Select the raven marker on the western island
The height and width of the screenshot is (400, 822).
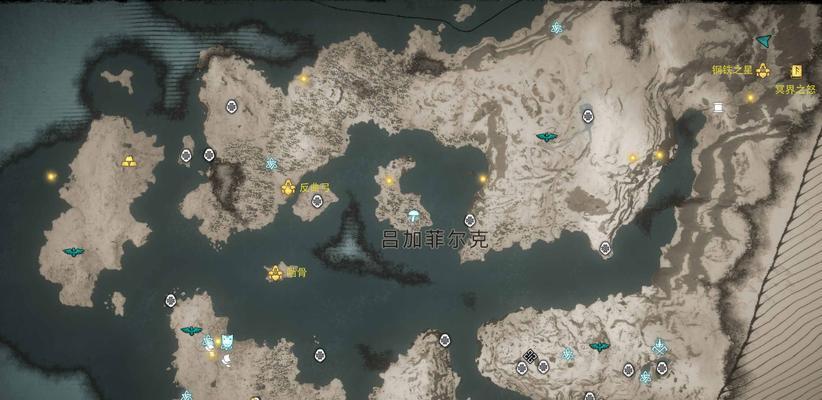73,252
